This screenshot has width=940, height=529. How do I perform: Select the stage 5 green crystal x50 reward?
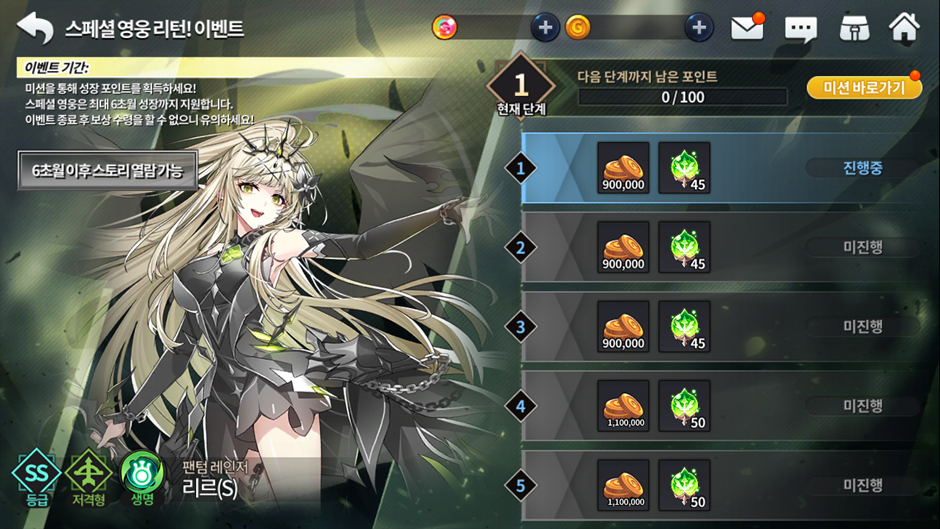pyautogui.click(x=685, y=486)
